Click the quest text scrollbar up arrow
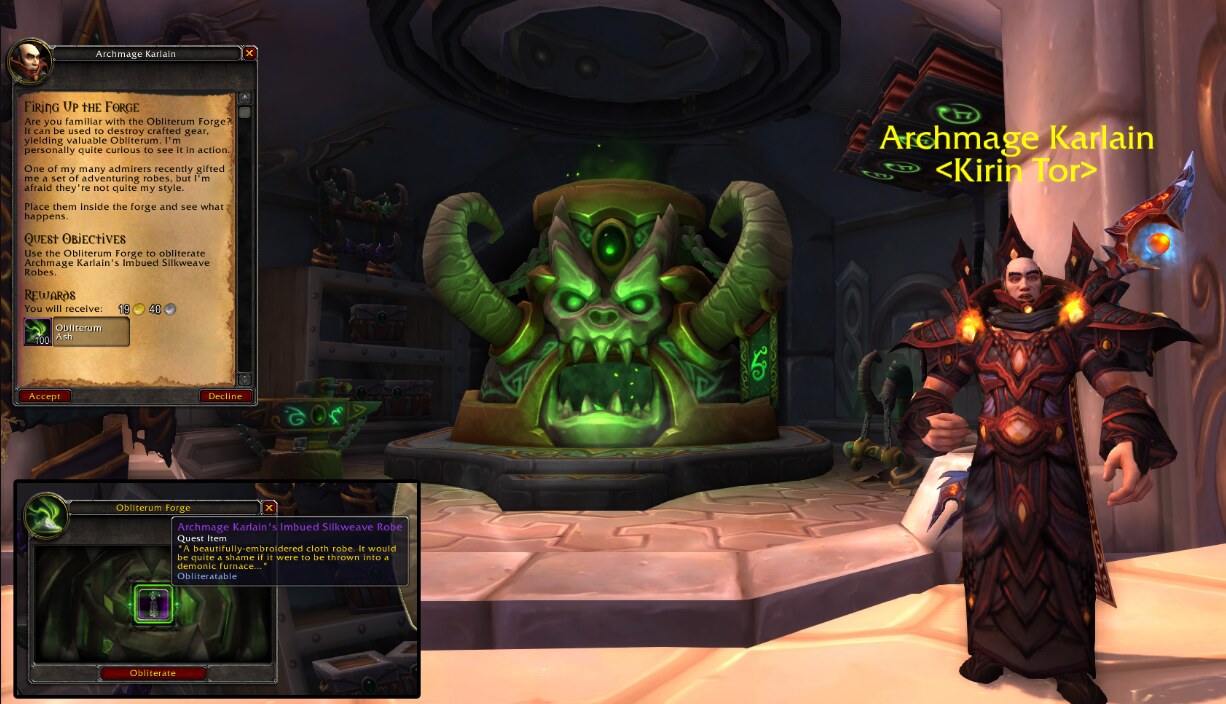This screenshot has width=1226, height=704. point(244,98)
